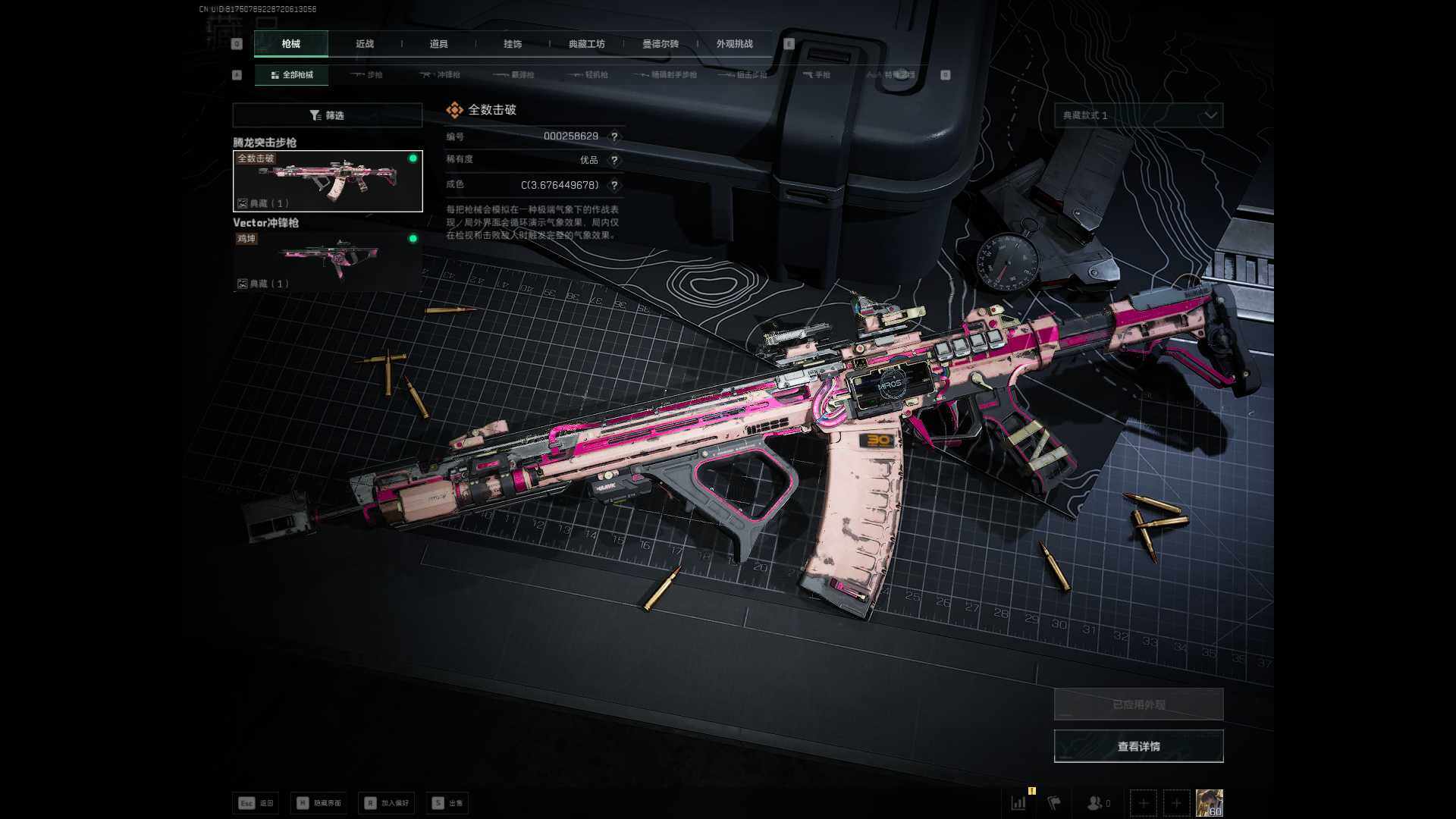Image resolution: width=1456 pixels, height=819 pixels.
Task: Open the 曼德尔砖 tab
Action: [661, 44]
